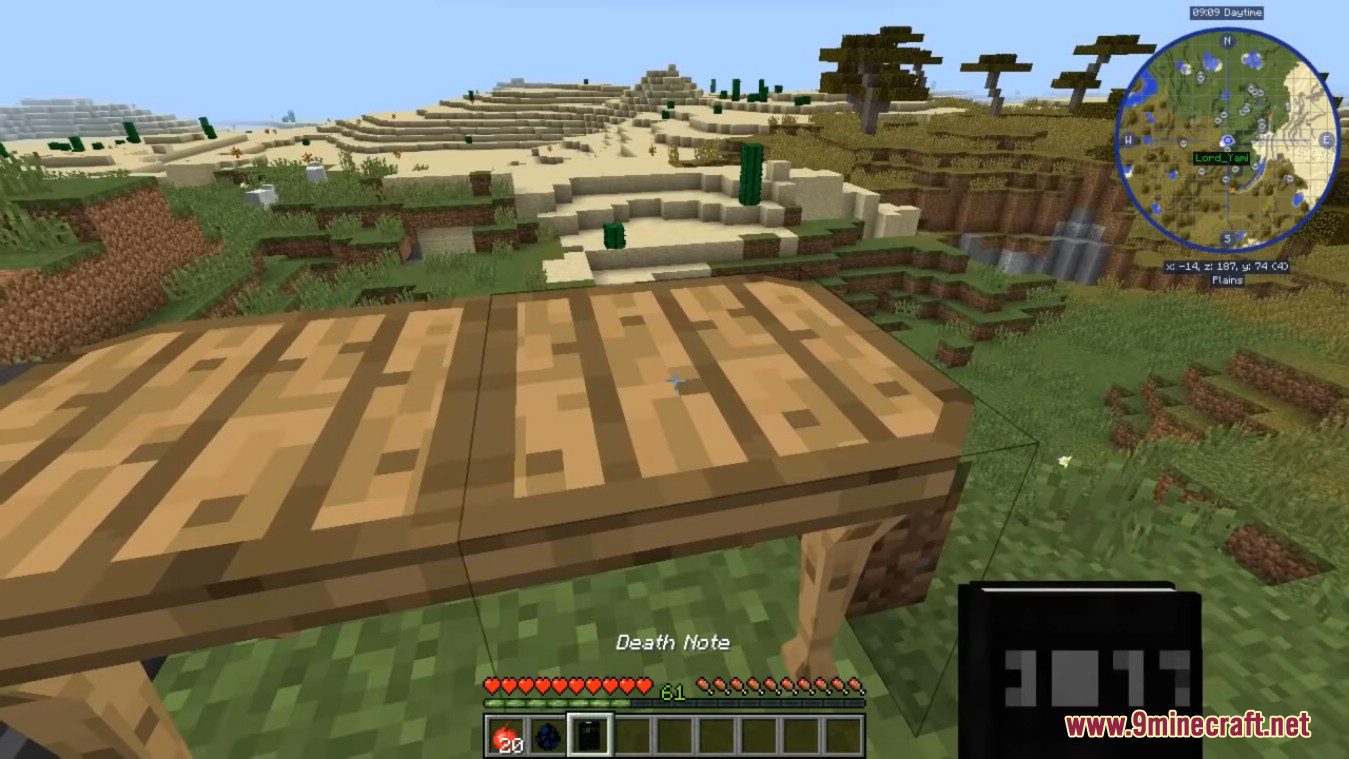Click the player arrow at the minimap center
Screen dimensions: 1349x759
pos(1228,141)
